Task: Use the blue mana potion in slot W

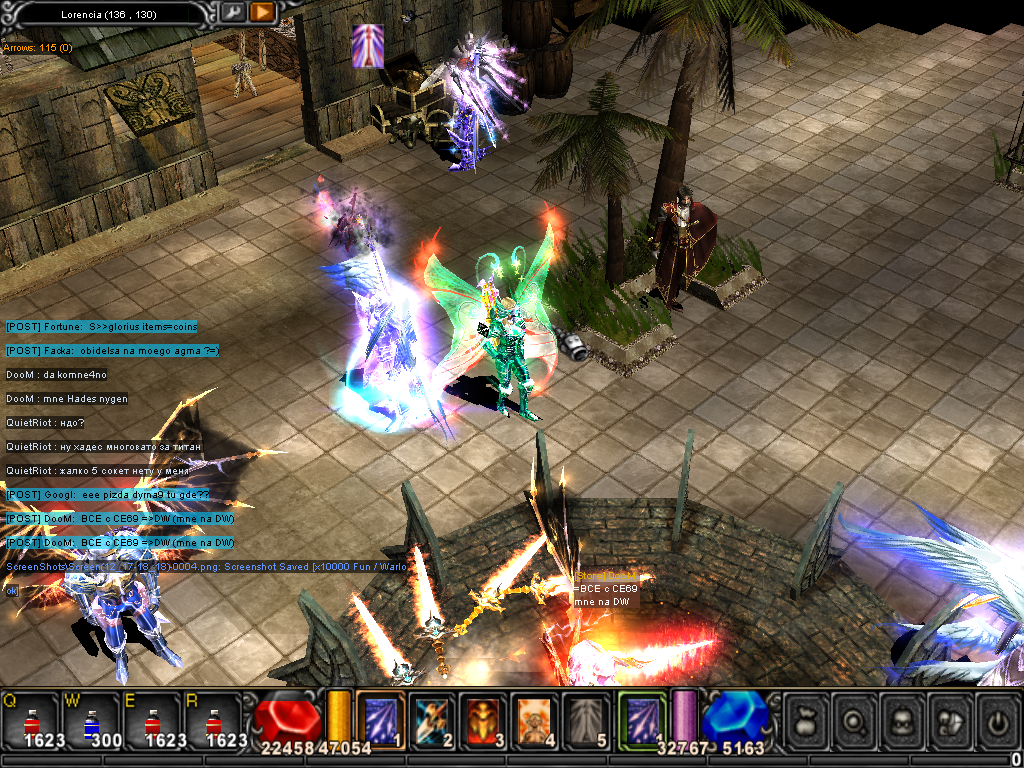Action: coord(92,718)
